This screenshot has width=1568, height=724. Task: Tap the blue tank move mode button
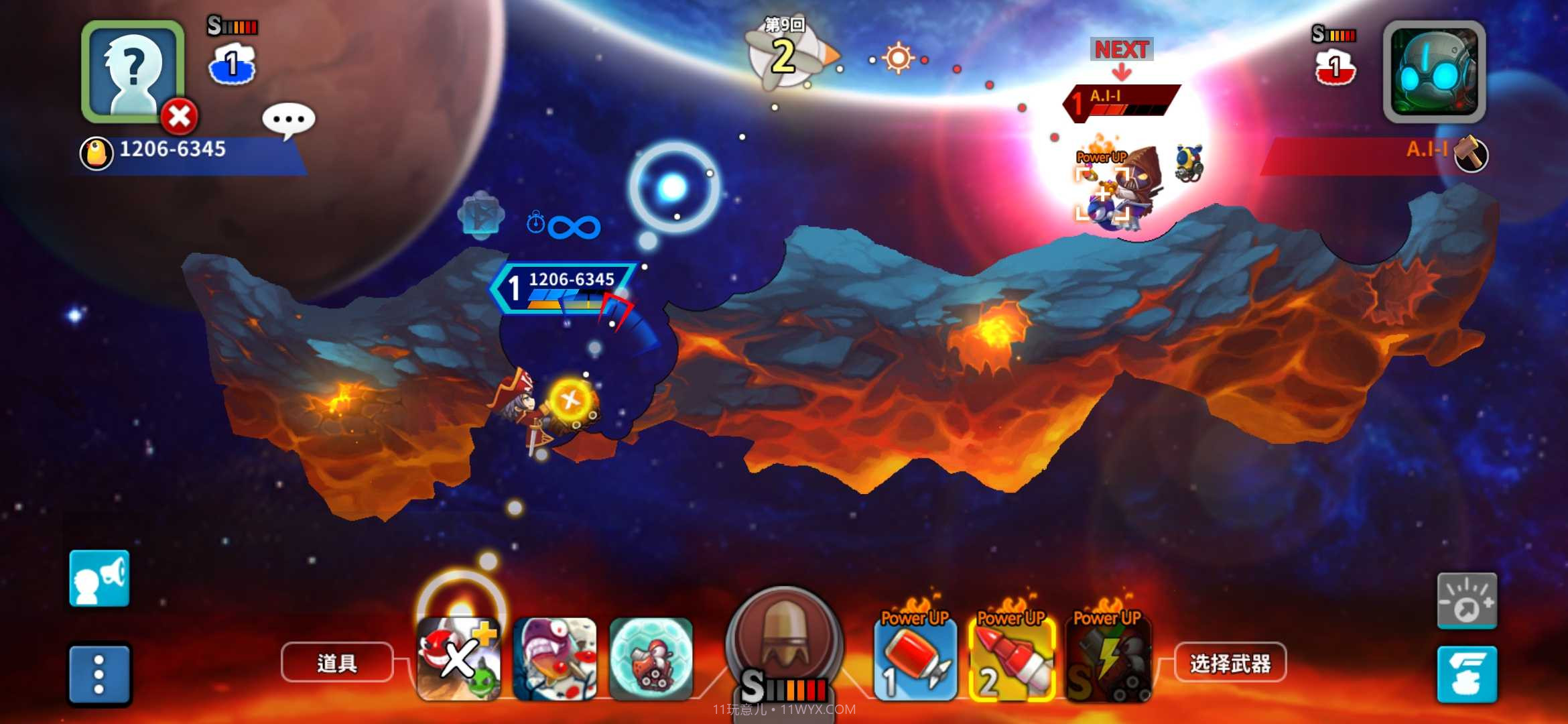point(1467,674)
